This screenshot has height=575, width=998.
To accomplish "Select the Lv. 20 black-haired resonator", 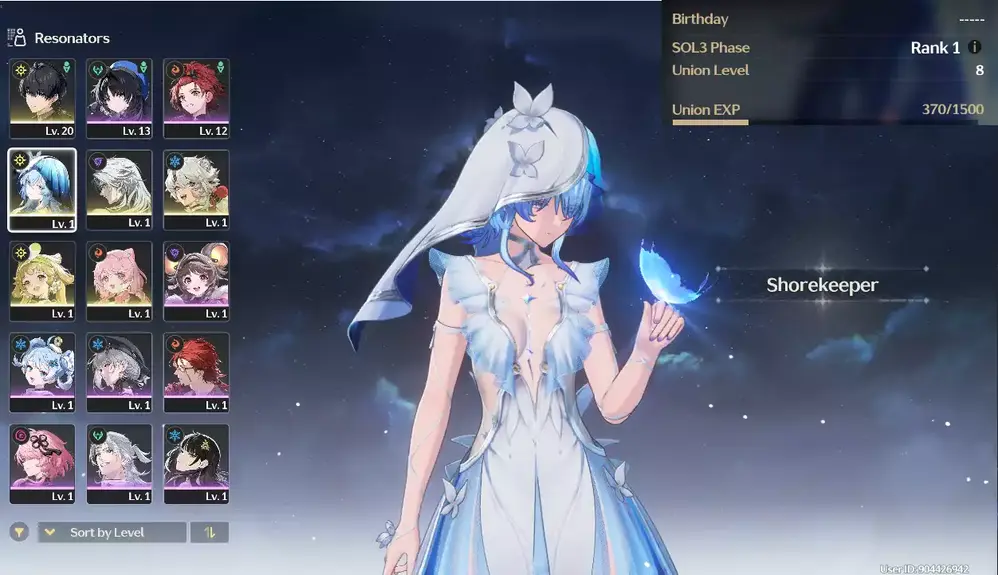I will tap(42, 97).
